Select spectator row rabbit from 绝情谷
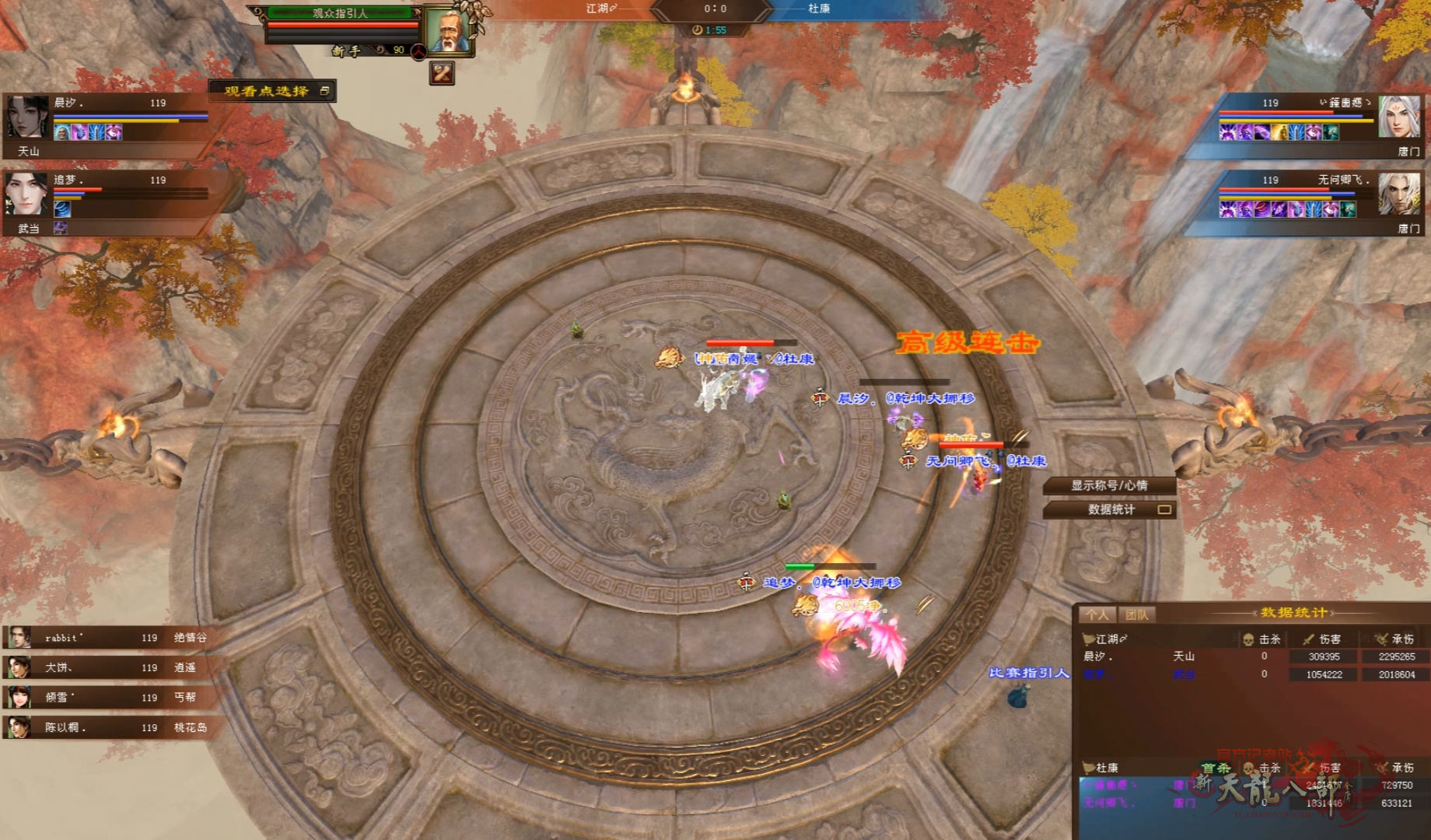1431x840 pixels. pyautogui.click(x=109, y=638)
